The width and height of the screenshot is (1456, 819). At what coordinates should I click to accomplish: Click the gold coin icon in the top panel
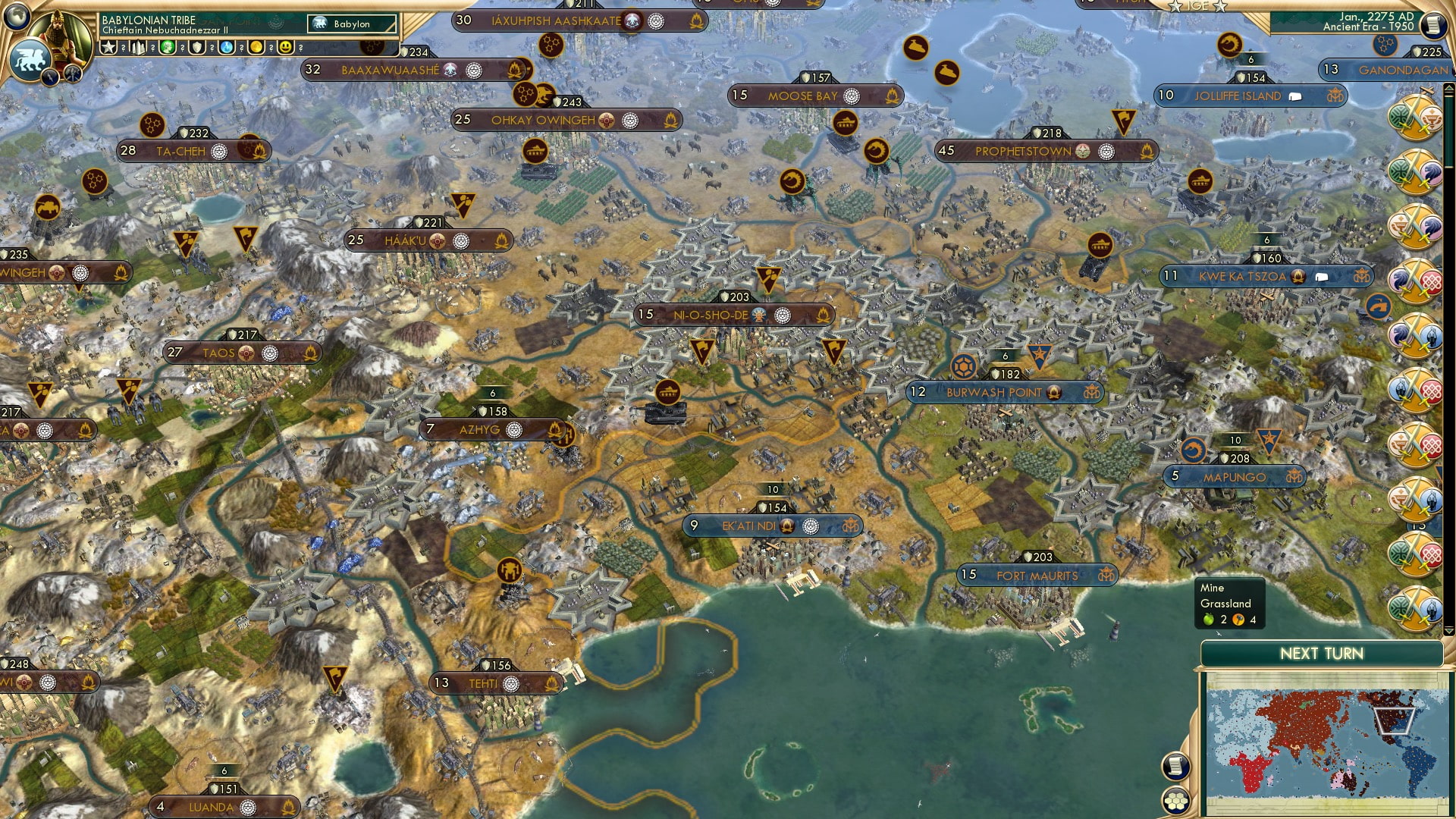(x=257, y=47)
